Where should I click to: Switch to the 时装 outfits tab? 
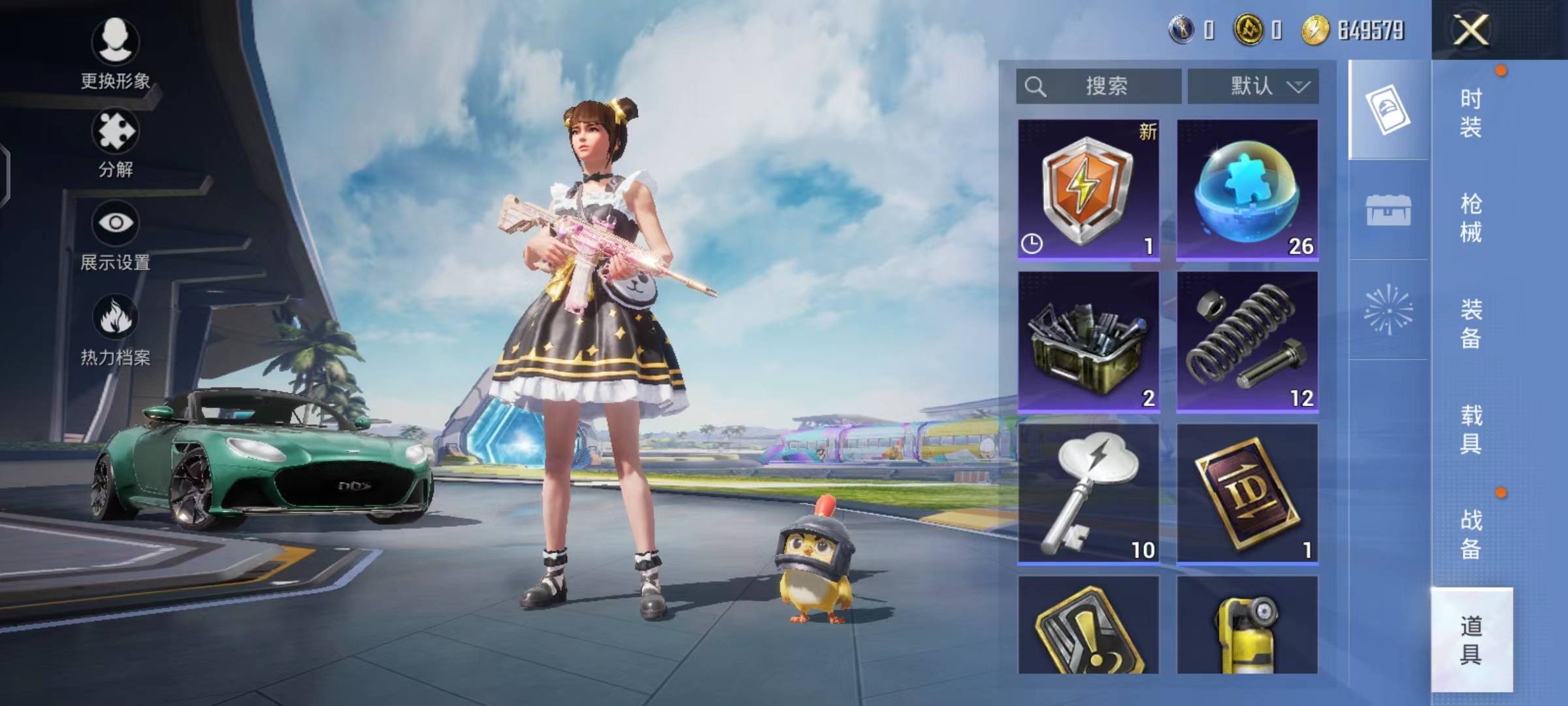point(1471,112)
